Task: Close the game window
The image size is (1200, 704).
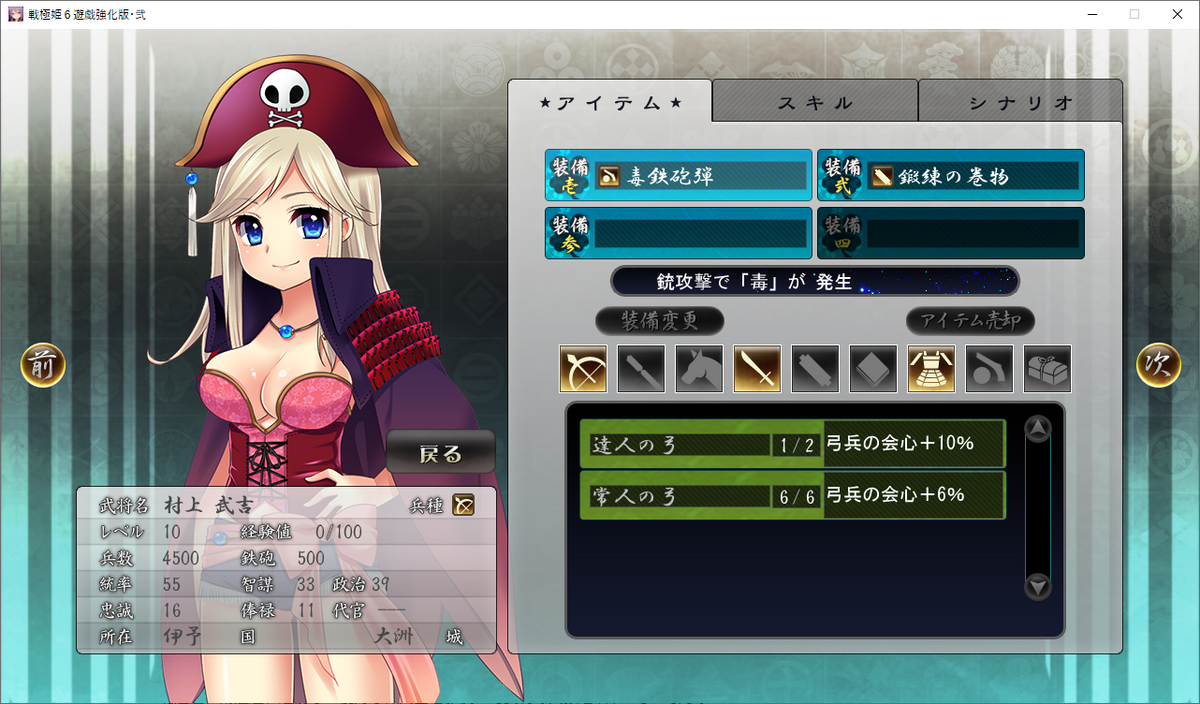Action: pyautogui.click(x=1176, y=14)
